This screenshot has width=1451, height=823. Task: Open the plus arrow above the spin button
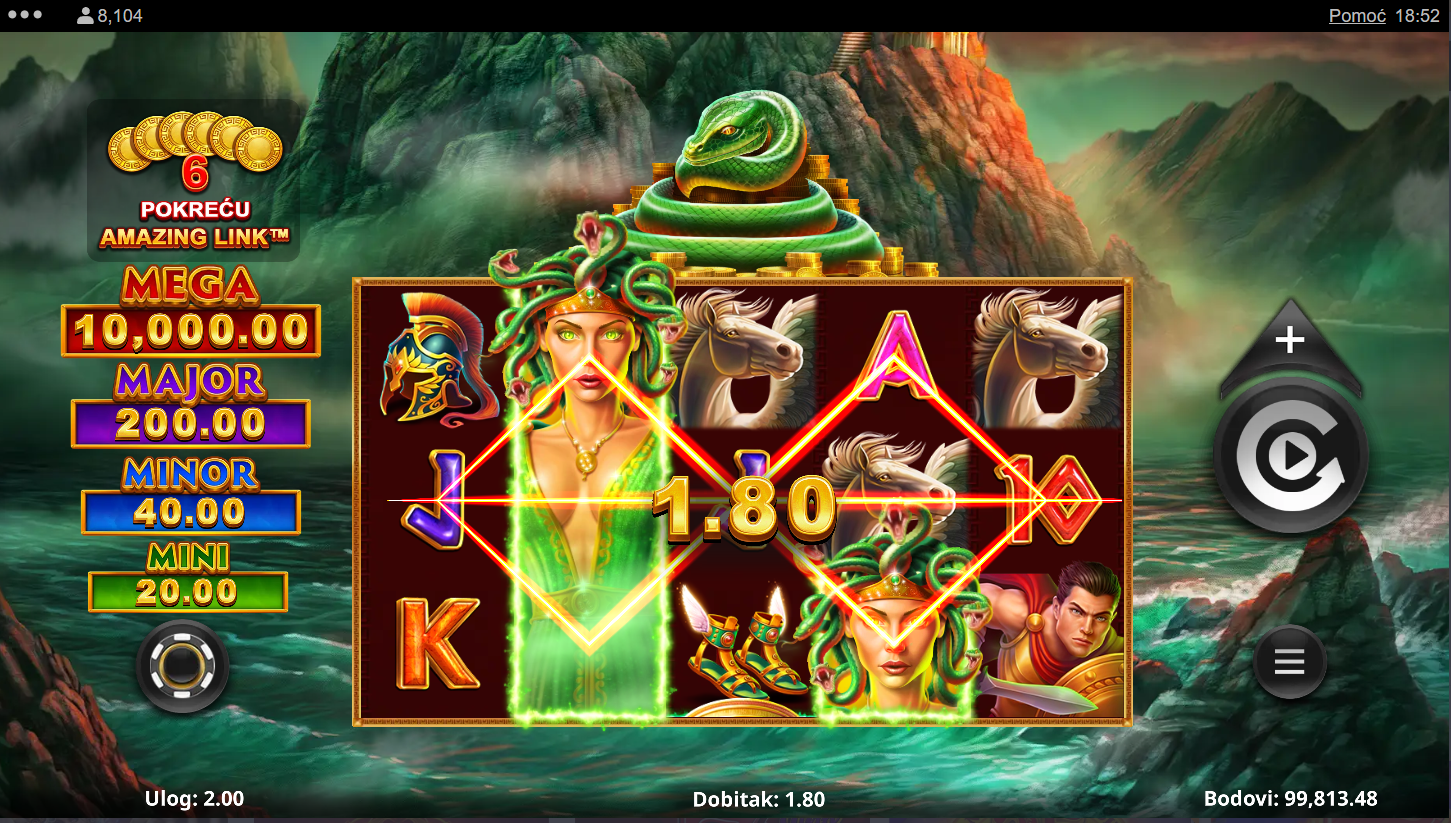point(1290,341)
